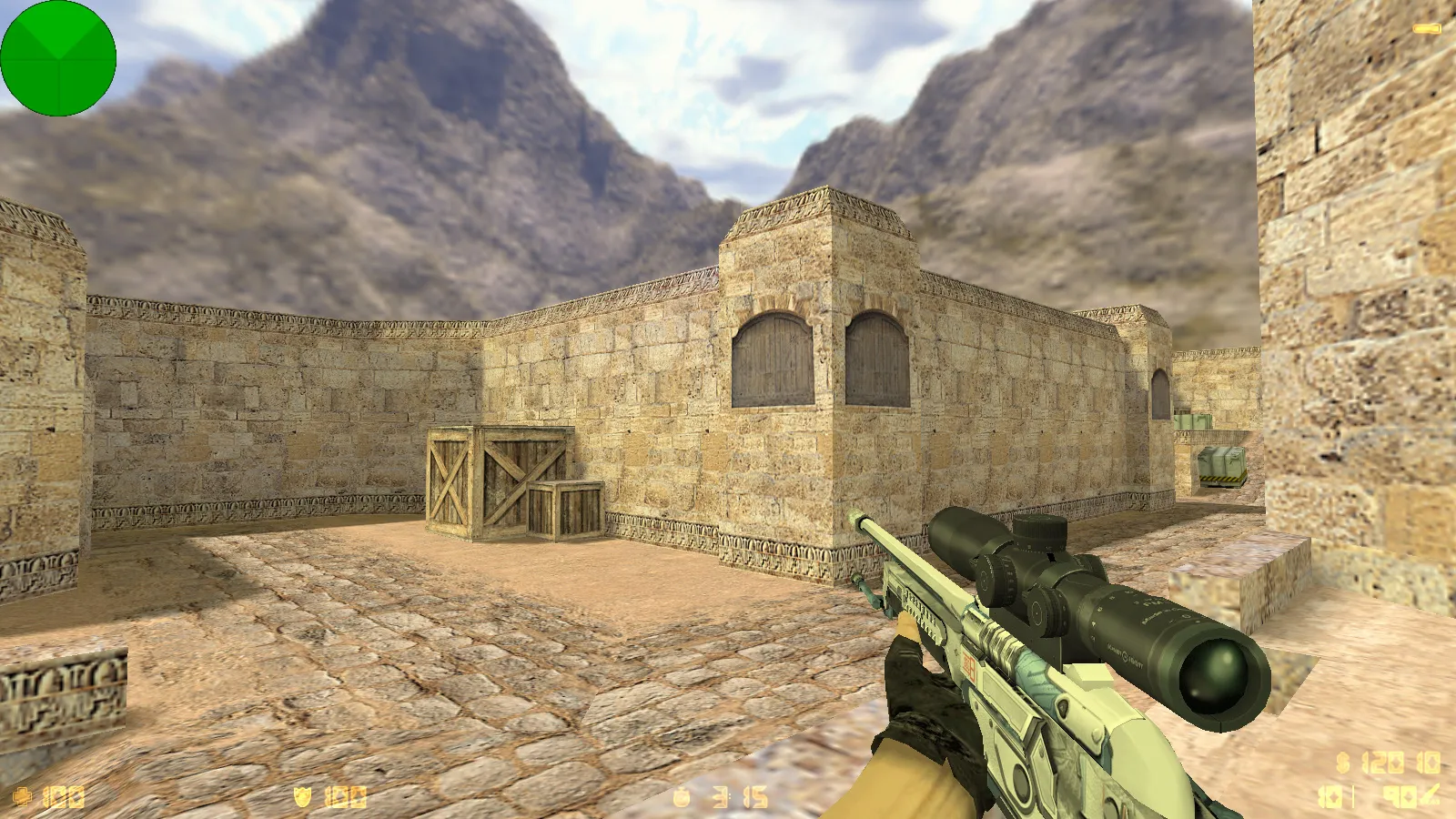Click the dollar sign money icon
The width and height of the screenshot is (1456, 819).
click(1343, 762)
